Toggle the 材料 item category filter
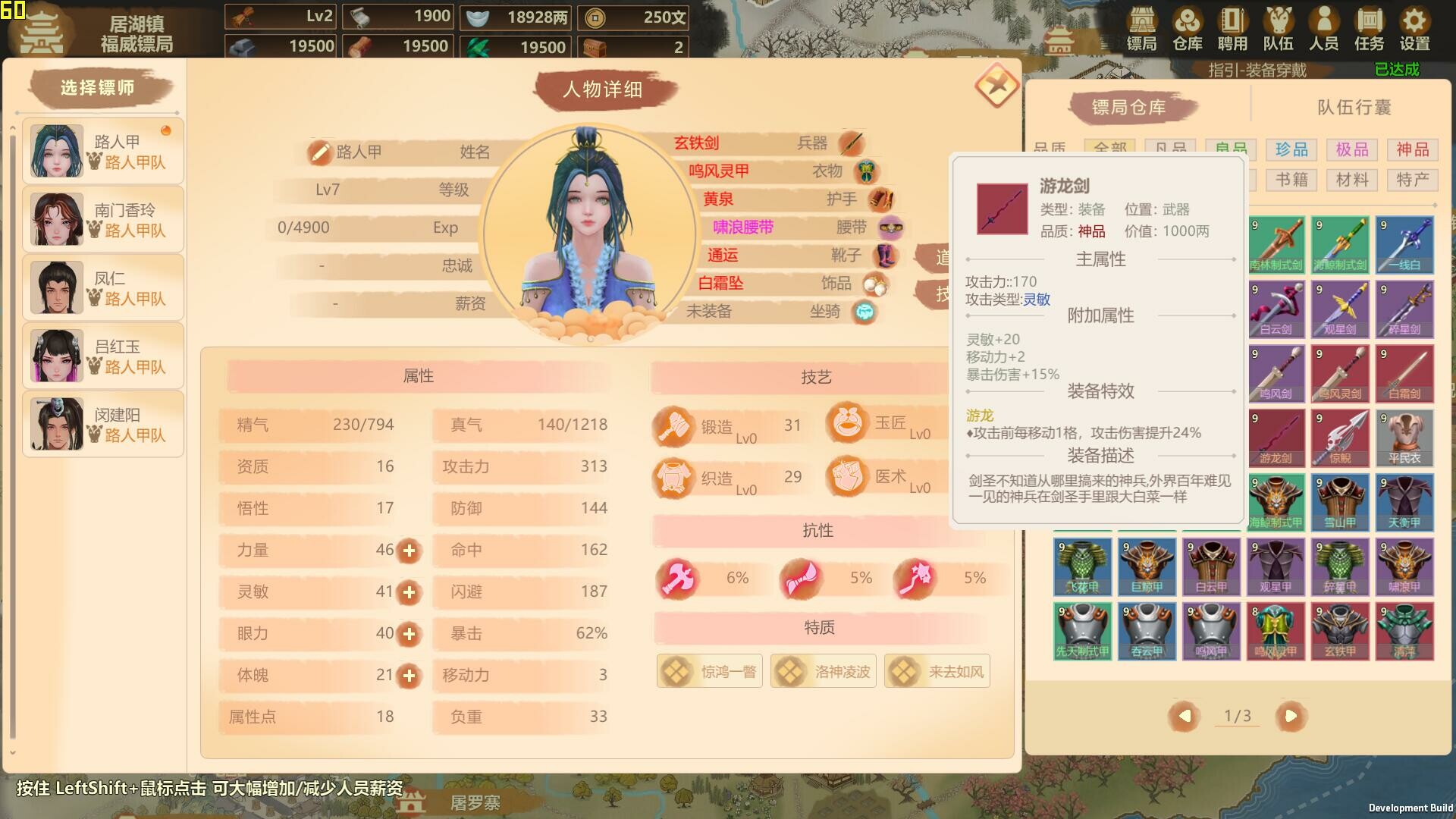This screenshot has height=819, width=1456. coord(1351,180)
